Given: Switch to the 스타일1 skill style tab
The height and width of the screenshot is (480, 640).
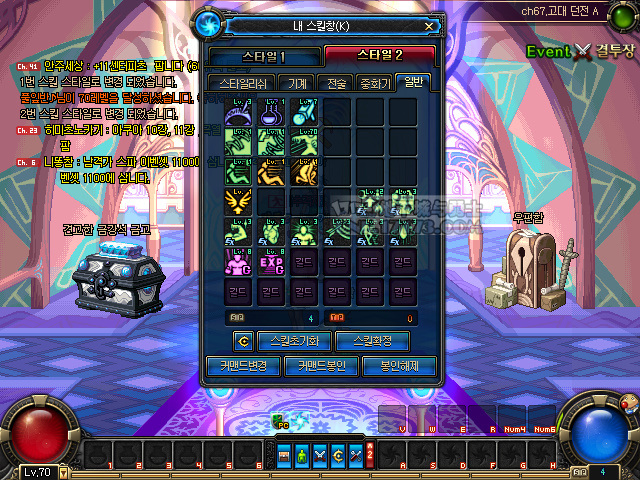Looking at the screenshot, I should (265, 55).
